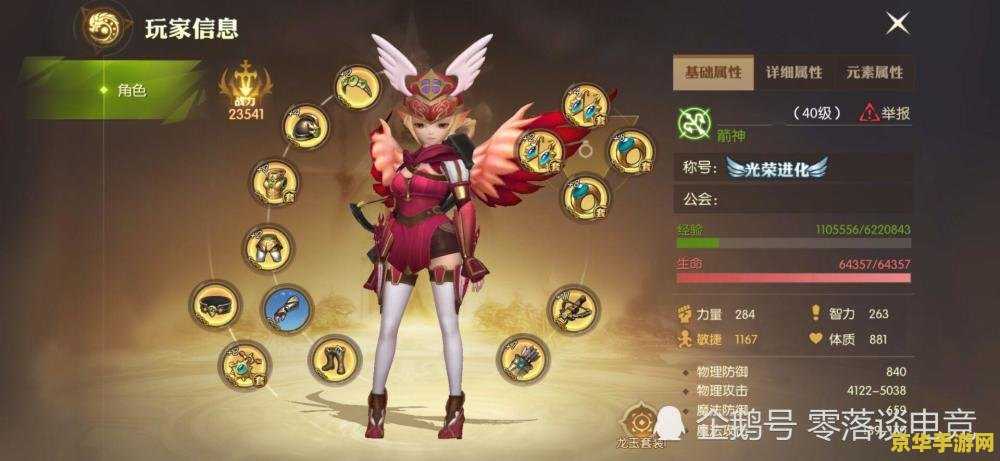Screen dimensions: 1000x461
Task: Open the 详细属性 tab
Action: point(794,73)
